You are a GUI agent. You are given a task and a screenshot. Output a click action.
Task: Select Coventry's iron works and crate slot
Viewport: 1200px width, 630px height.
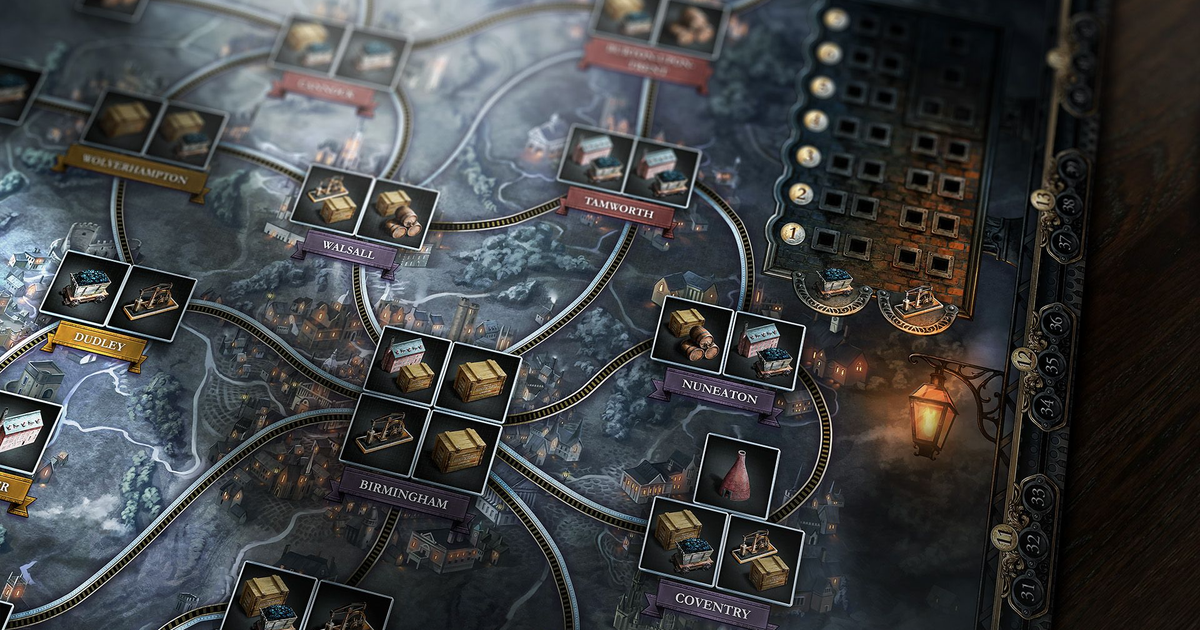[x=759, y=558]
